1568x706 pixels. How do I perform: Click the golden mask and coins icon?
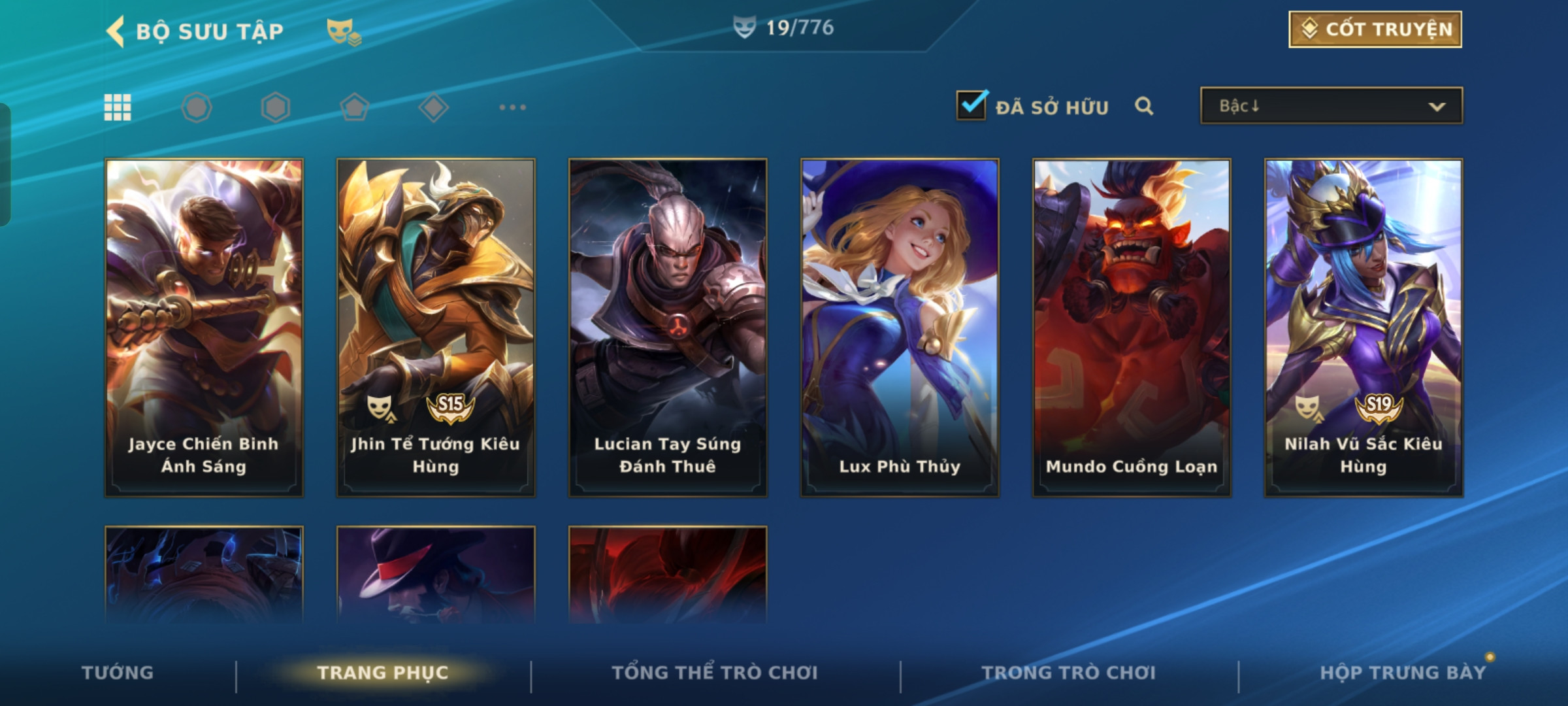click(343, 31)
